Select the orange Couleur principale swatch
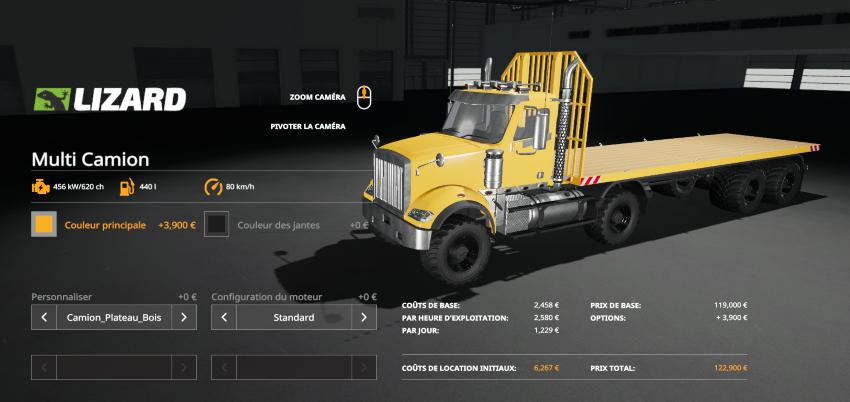This screenshot has width=850, height=402. 44,225
